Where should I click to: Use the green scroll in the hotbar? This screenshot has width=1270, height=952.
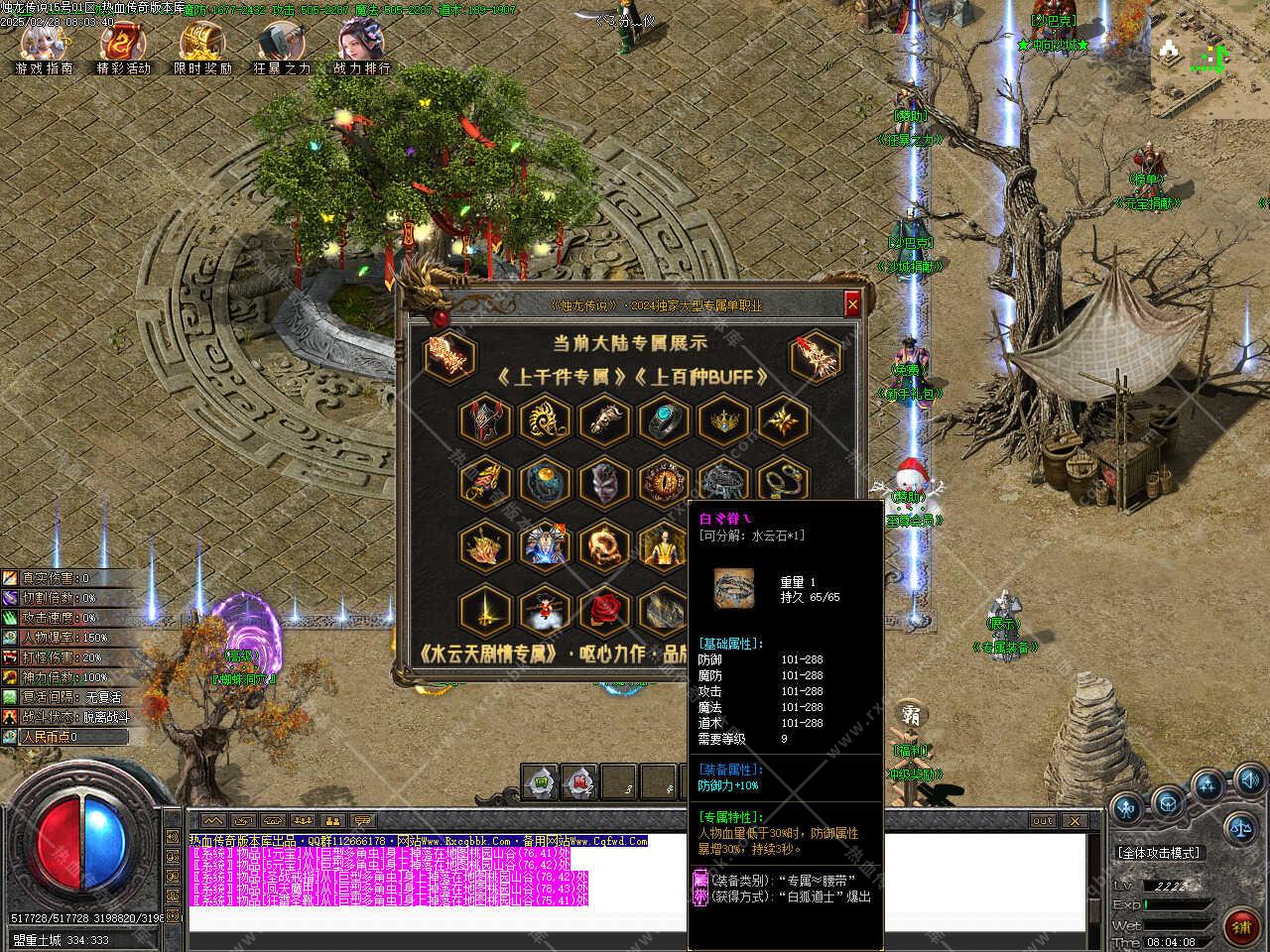[x=542, y=782]
